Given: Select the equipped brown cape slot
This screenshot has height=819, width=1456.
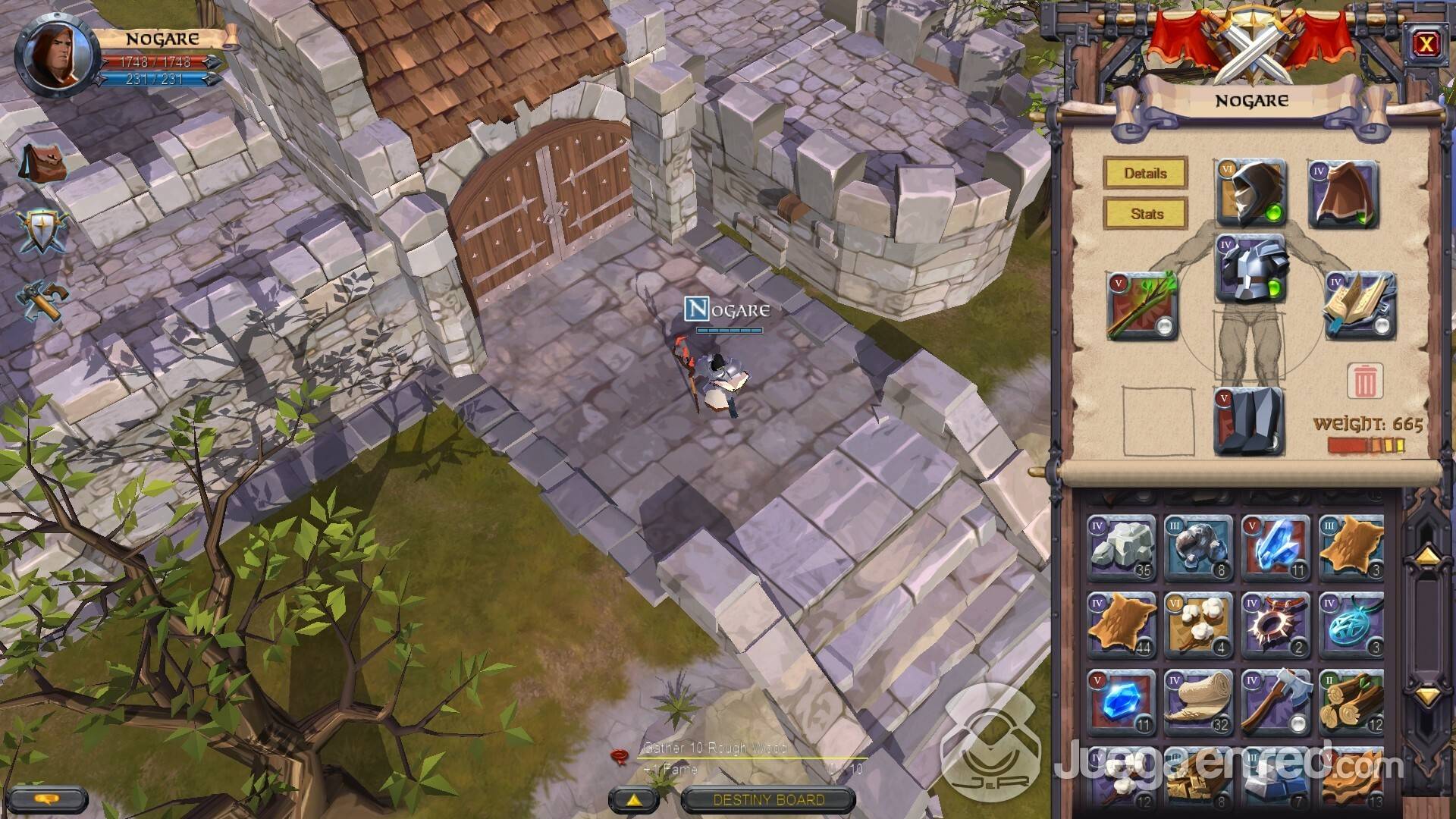Looking at the screenshot, I should [x=1343, y=194].
